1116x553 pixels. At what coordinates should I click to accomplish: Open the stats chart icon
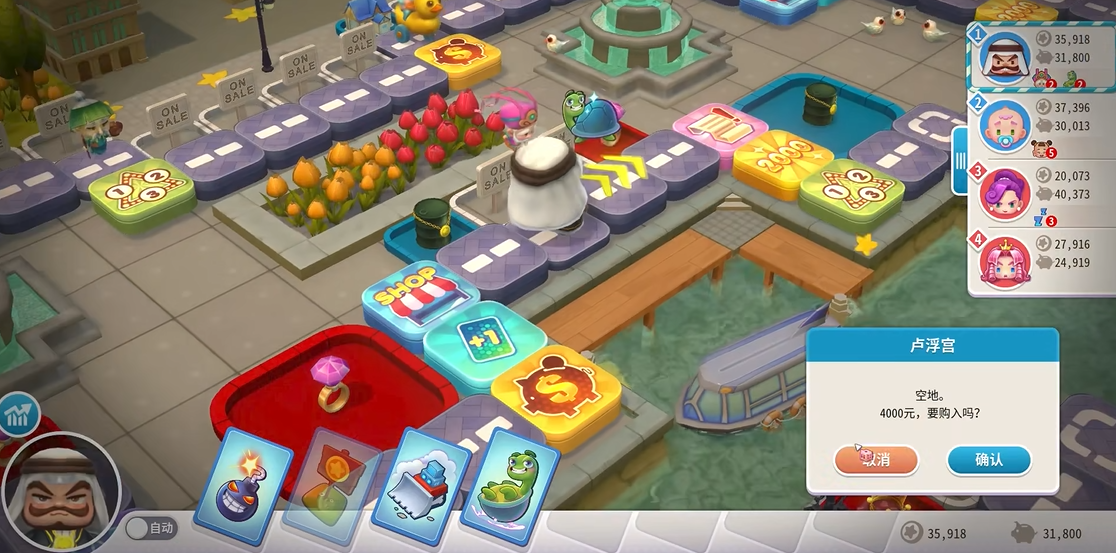19,414
